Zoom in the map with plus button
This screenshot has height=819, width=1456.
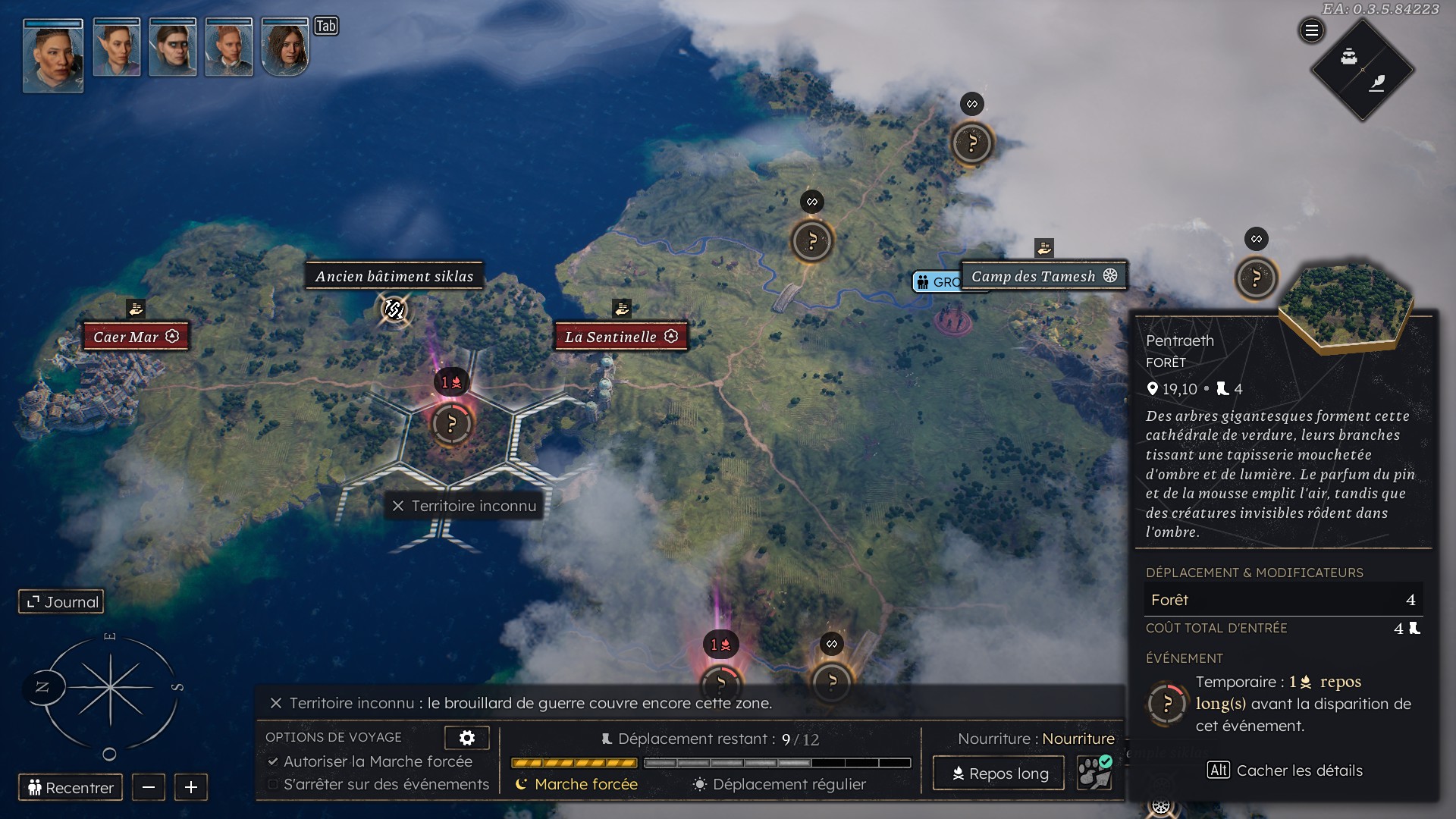coord(191,787)
